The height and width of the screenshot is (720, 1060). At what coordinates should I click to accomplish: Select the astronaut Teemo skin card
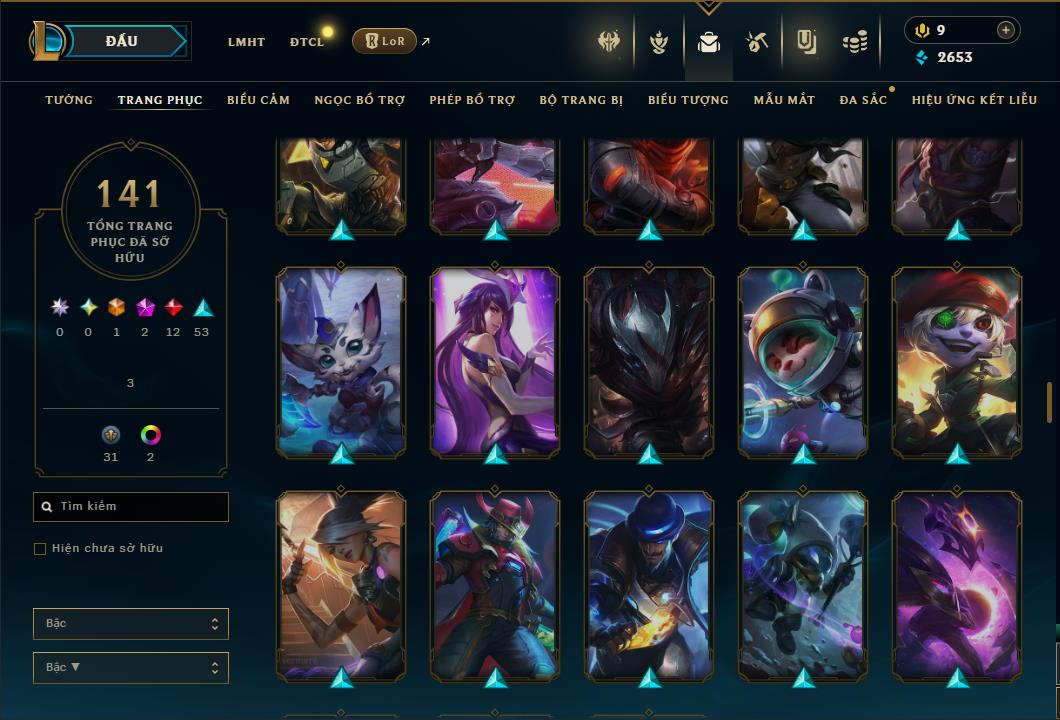click(x=803, y=360)
